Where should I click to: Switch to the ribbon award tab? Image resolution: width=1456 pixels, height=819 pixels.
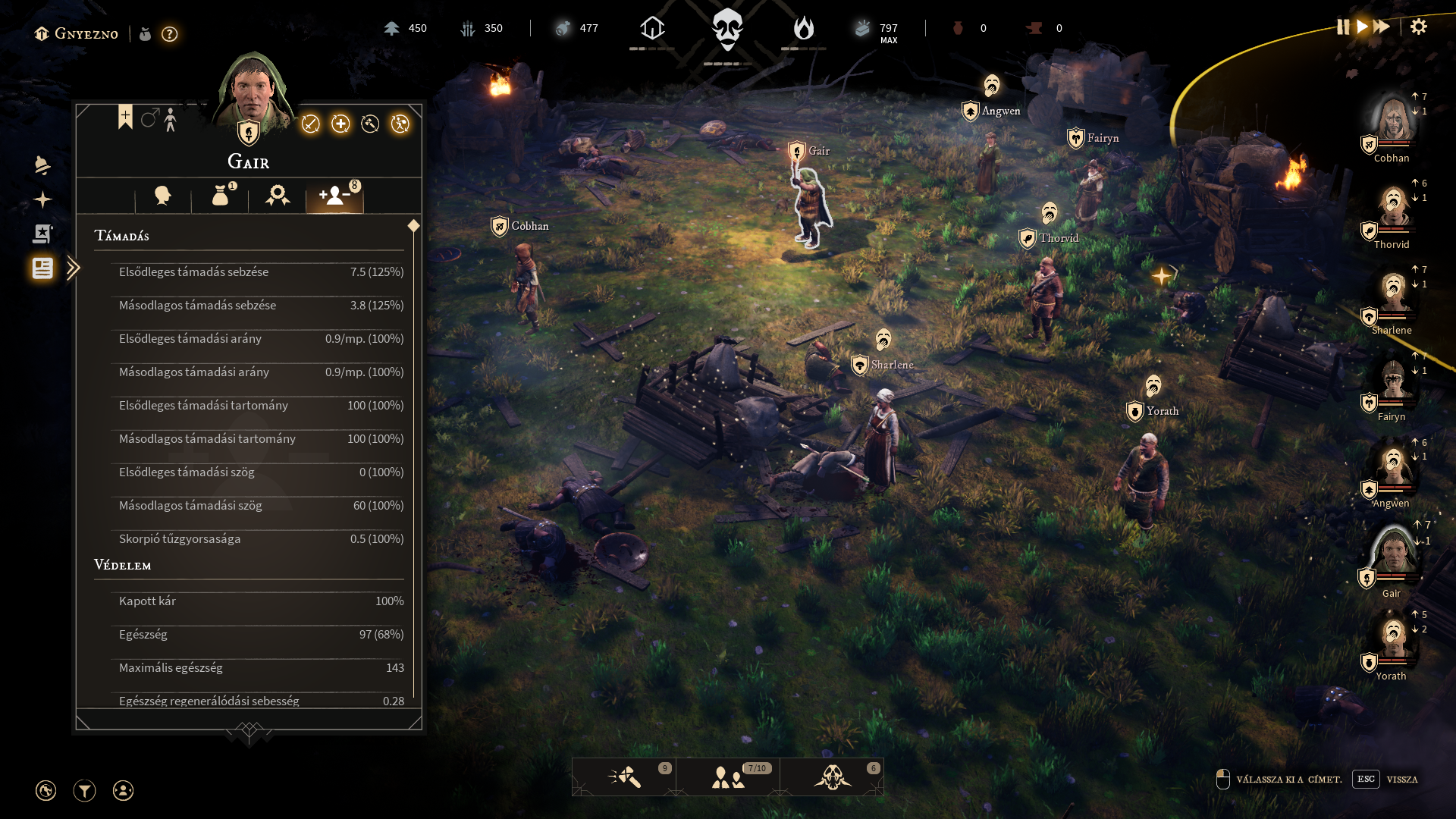point(278,196)
